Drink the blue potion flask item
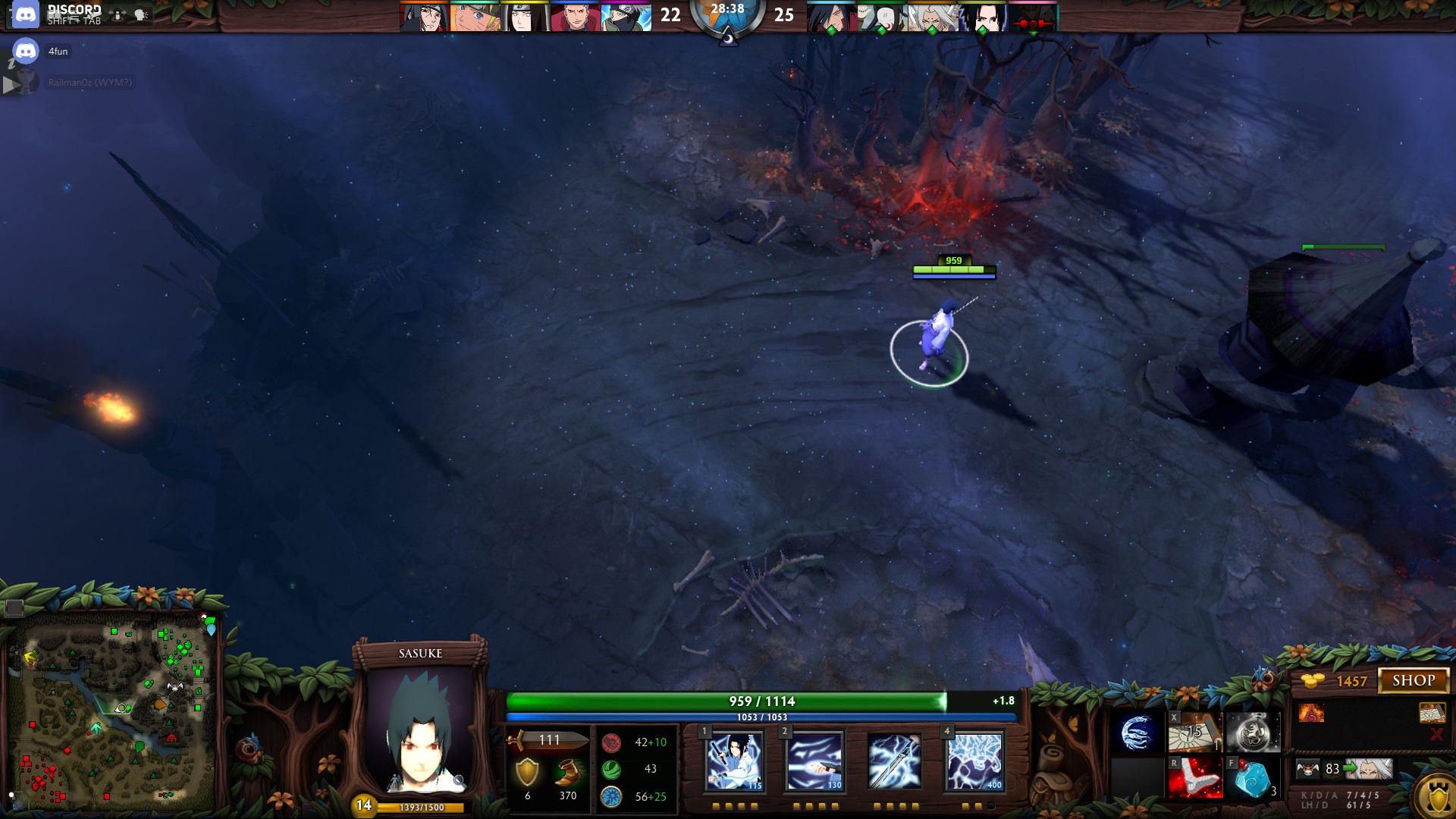 [1252, 778]
